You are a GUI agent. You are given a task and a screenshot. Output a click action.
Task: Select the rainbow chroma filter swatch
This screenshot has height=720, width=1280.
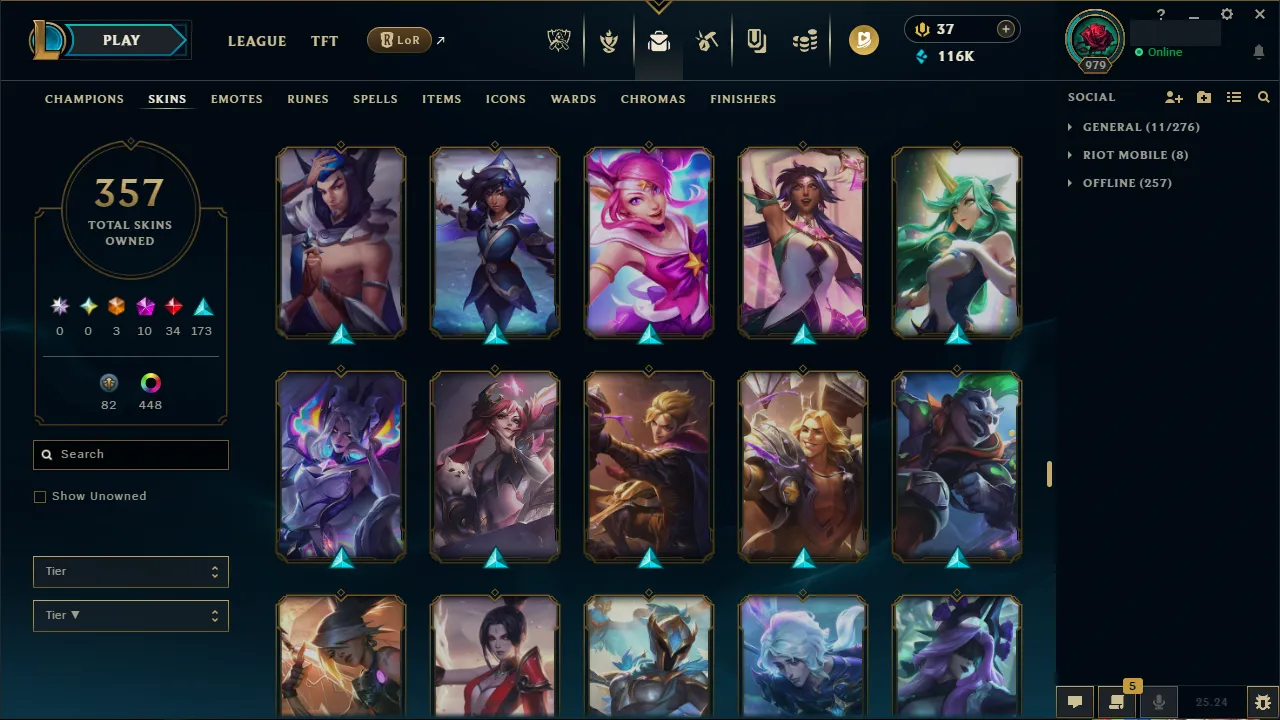pyautogui.click(x=150, y=382)
